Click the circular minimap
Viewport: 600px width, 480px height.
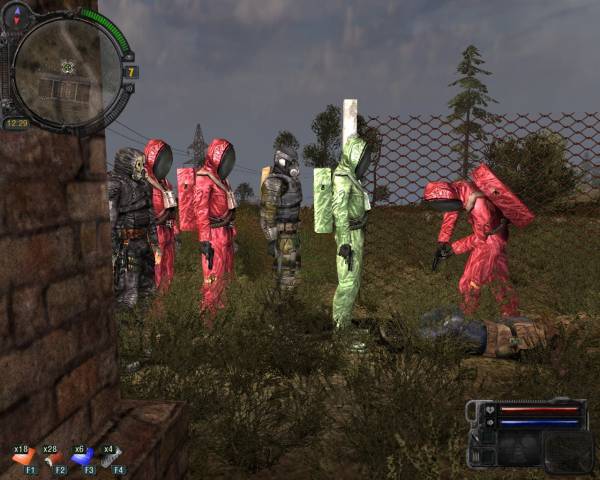pyautogui.click(x=67, y=68)
